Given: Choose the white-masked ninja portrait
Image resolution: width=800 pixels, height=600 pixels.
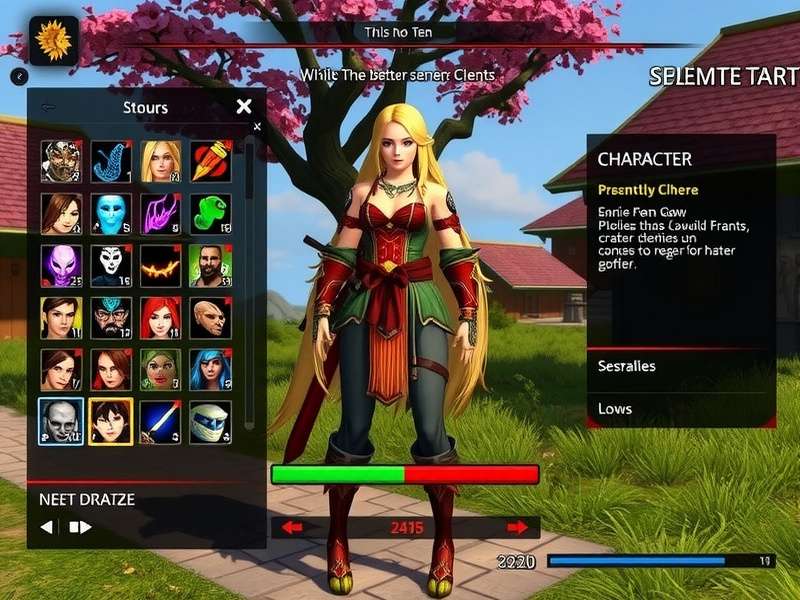Looking at the screenshot, I should click(210, 421).
